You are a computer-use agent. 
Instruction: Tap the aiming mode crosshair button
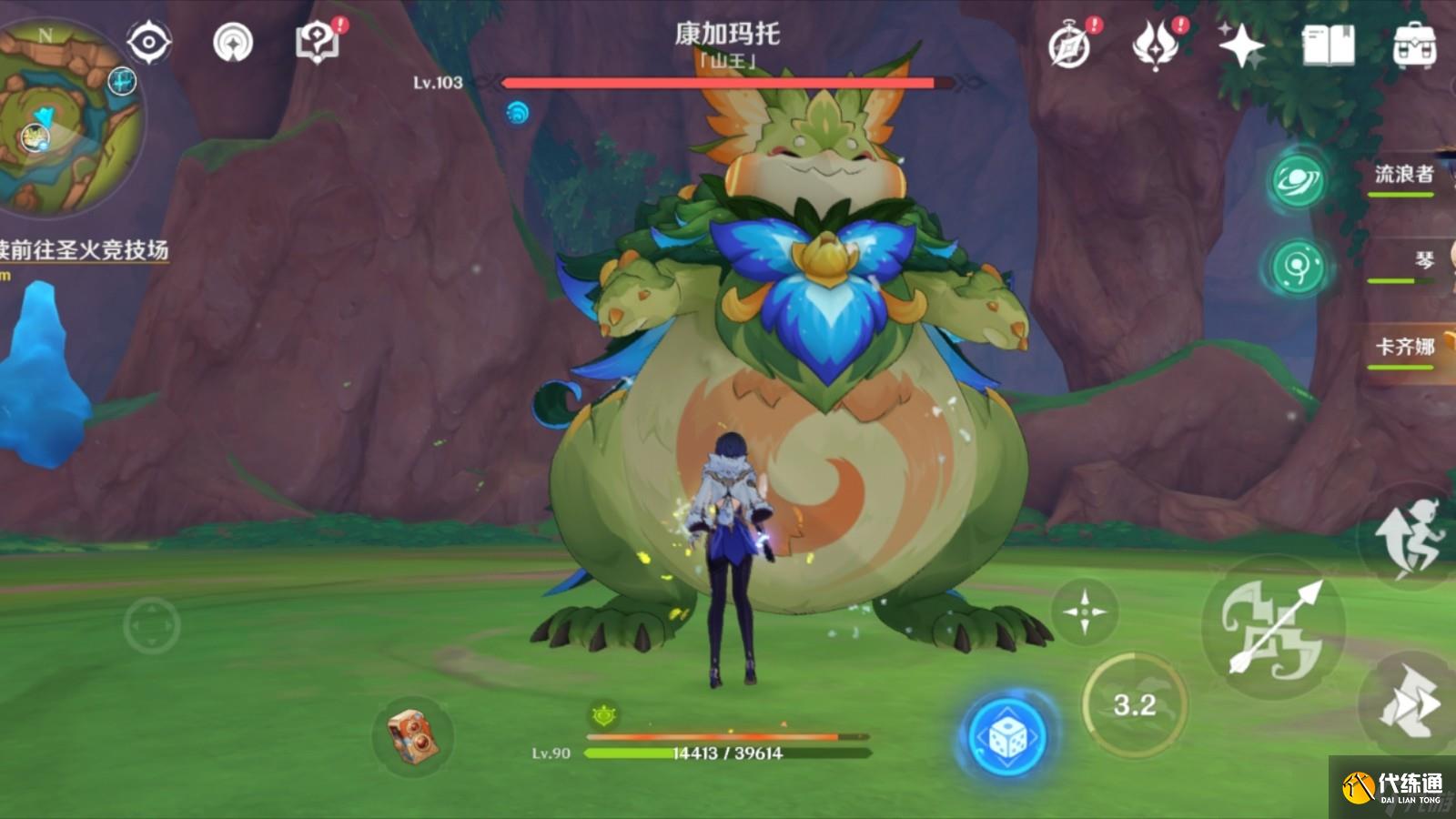1084,612
